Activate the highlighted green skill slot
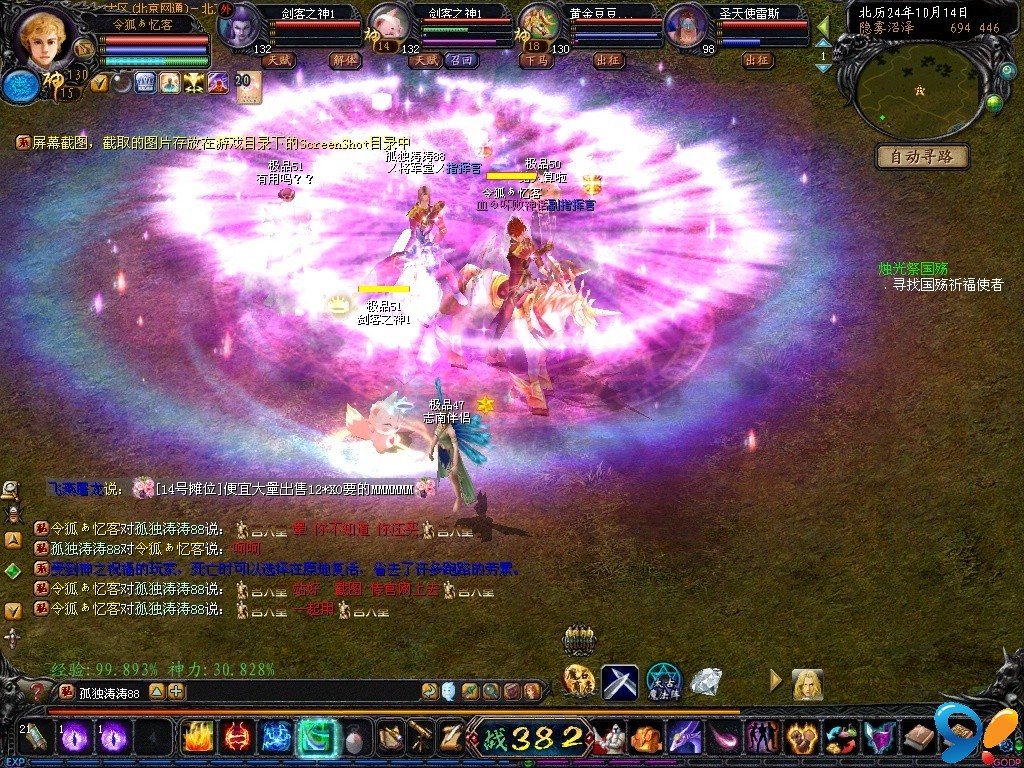The height and width of the screenshot is (768, 1024). click(x=316, y=738)
